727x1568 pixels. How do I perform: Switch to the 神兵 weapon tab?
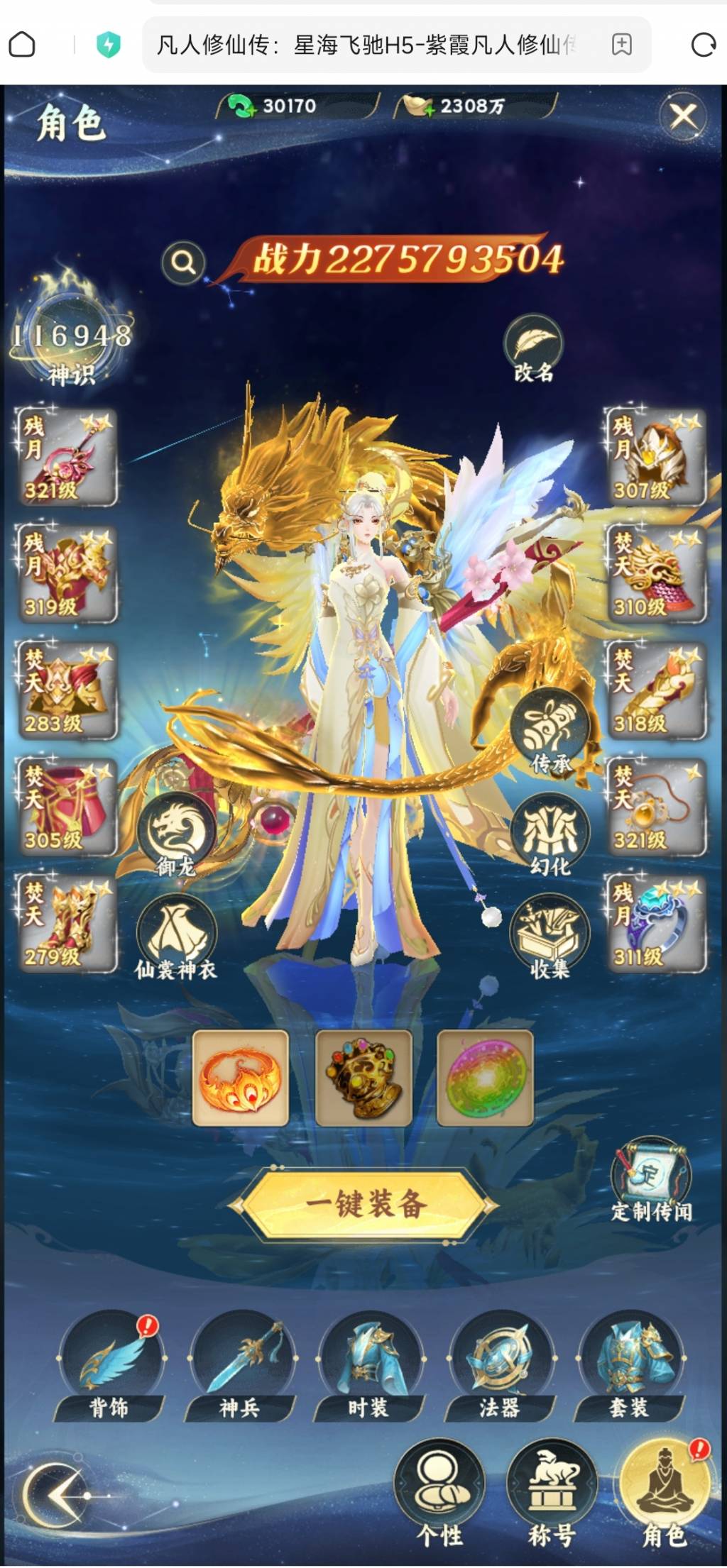click(x=240, y=1366)
